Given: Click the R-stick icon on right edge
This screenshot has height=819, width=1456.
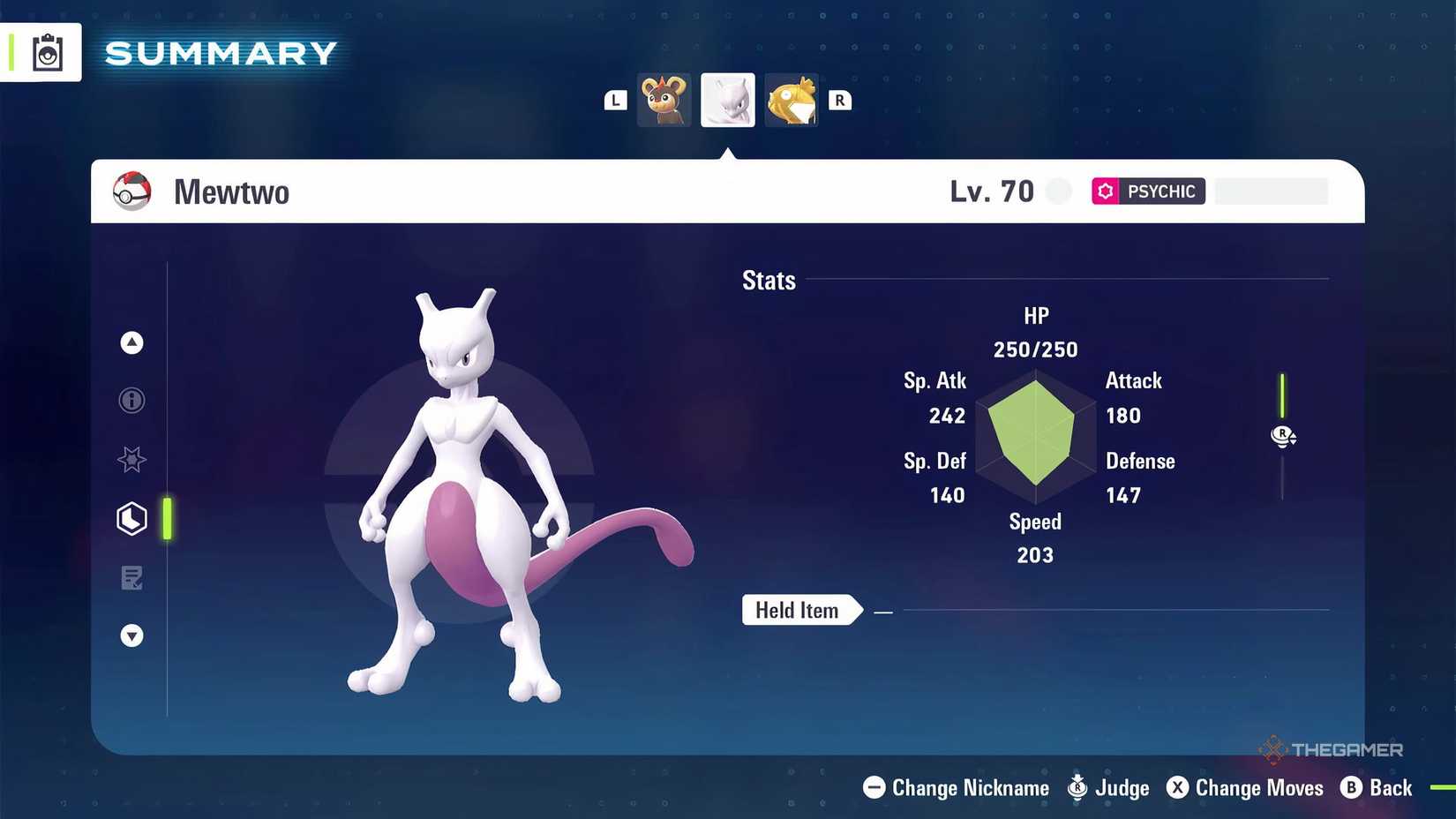Looking at the screenshot, I should pos(1283,436).
